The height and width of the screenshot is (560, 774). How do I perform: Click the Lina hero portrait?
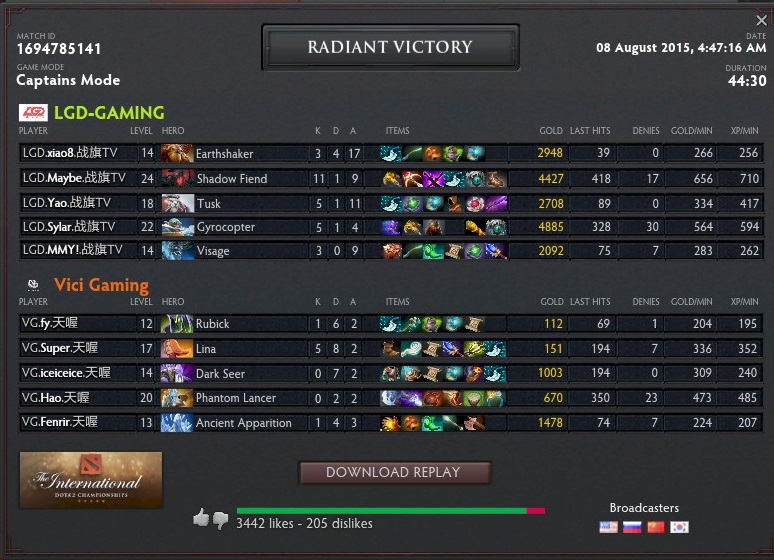pyautogui.click(x=177, y=348)
